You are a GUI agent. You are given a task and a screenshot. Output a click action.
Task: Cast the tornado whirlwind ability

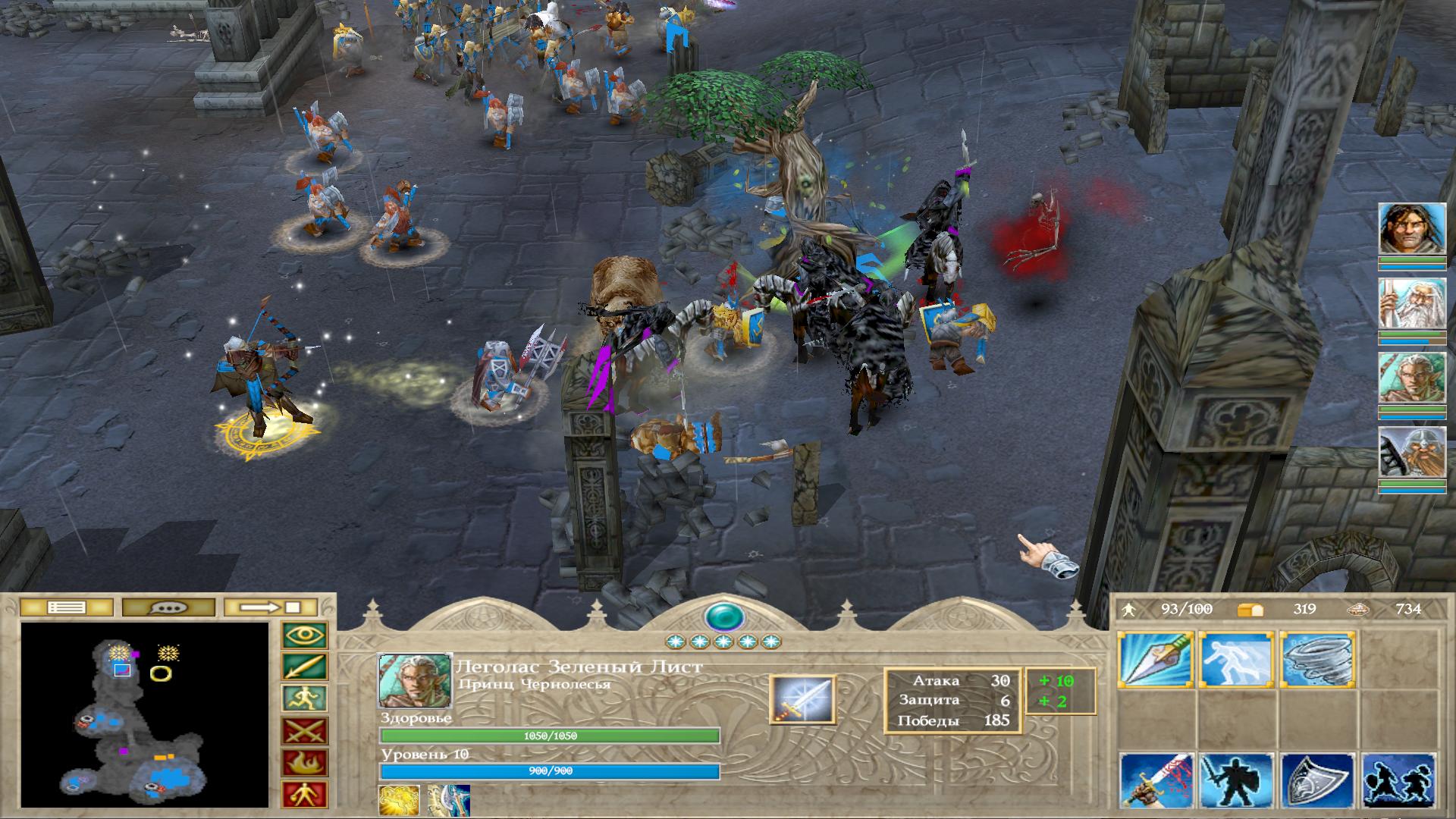click(1319, 660)
